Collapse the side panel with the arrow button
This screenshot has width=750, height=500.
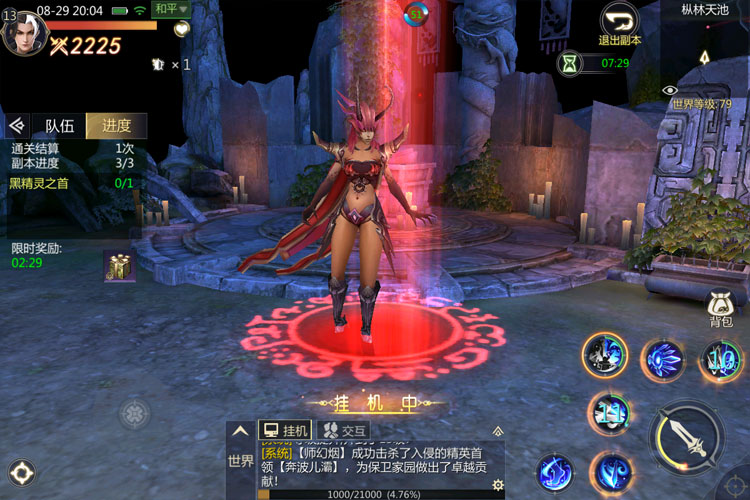[x=15, y=126]
